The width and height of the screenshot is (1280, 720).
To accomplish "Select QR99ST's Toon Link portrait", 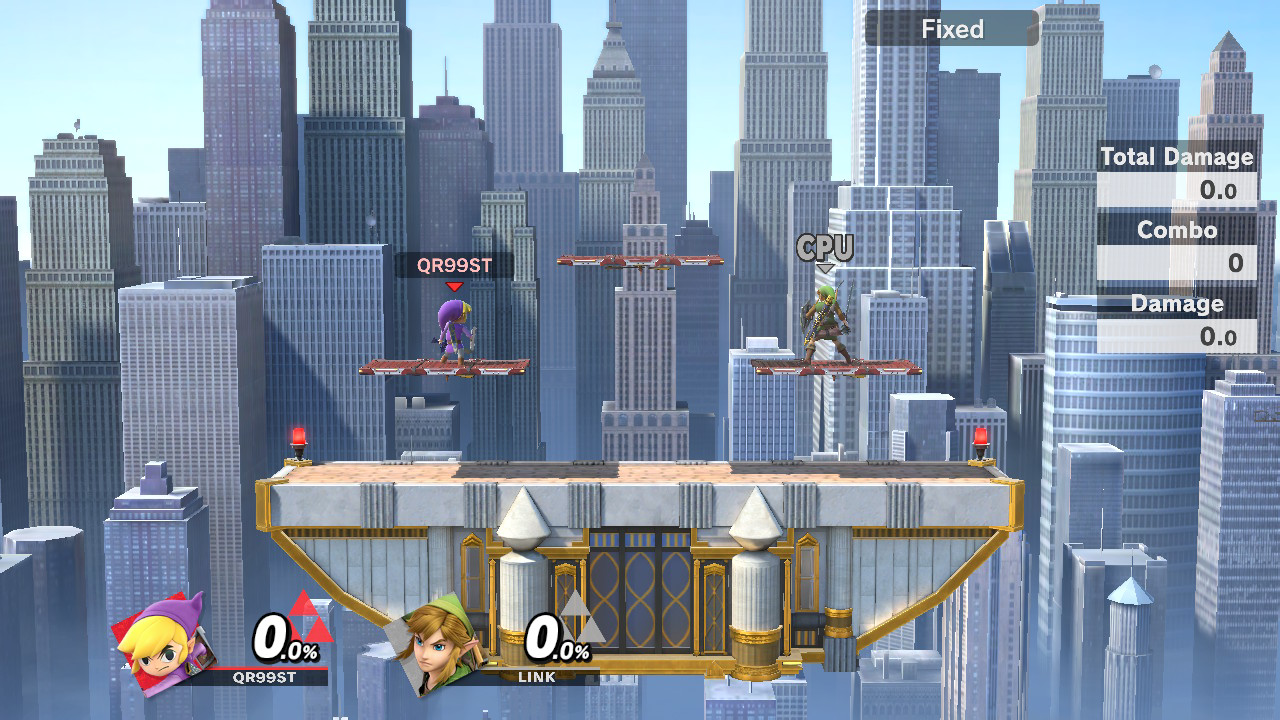I will [x=161, y=641].
